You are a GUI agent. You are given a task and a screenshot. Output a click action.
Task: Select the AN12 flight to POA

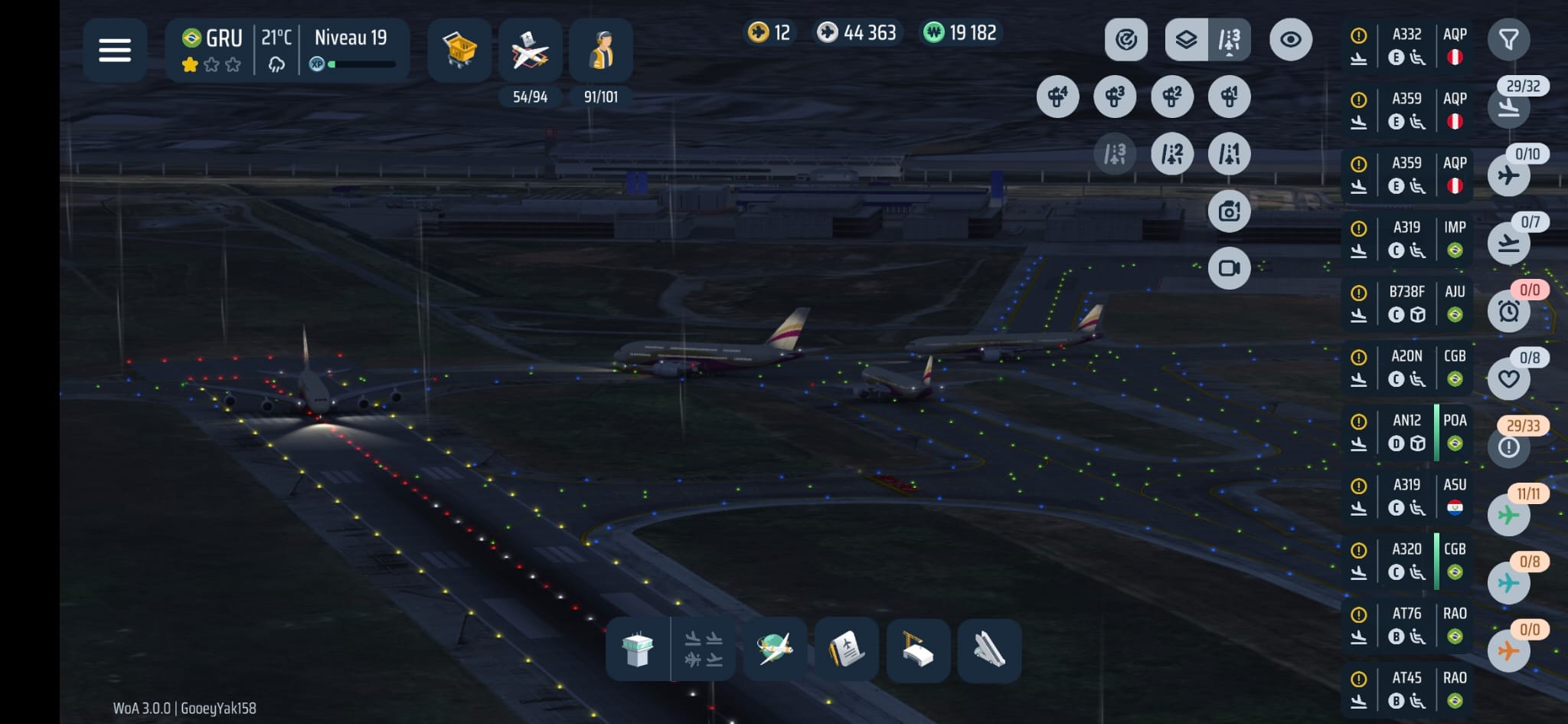pyautogui.click(x=1407, y=432)
